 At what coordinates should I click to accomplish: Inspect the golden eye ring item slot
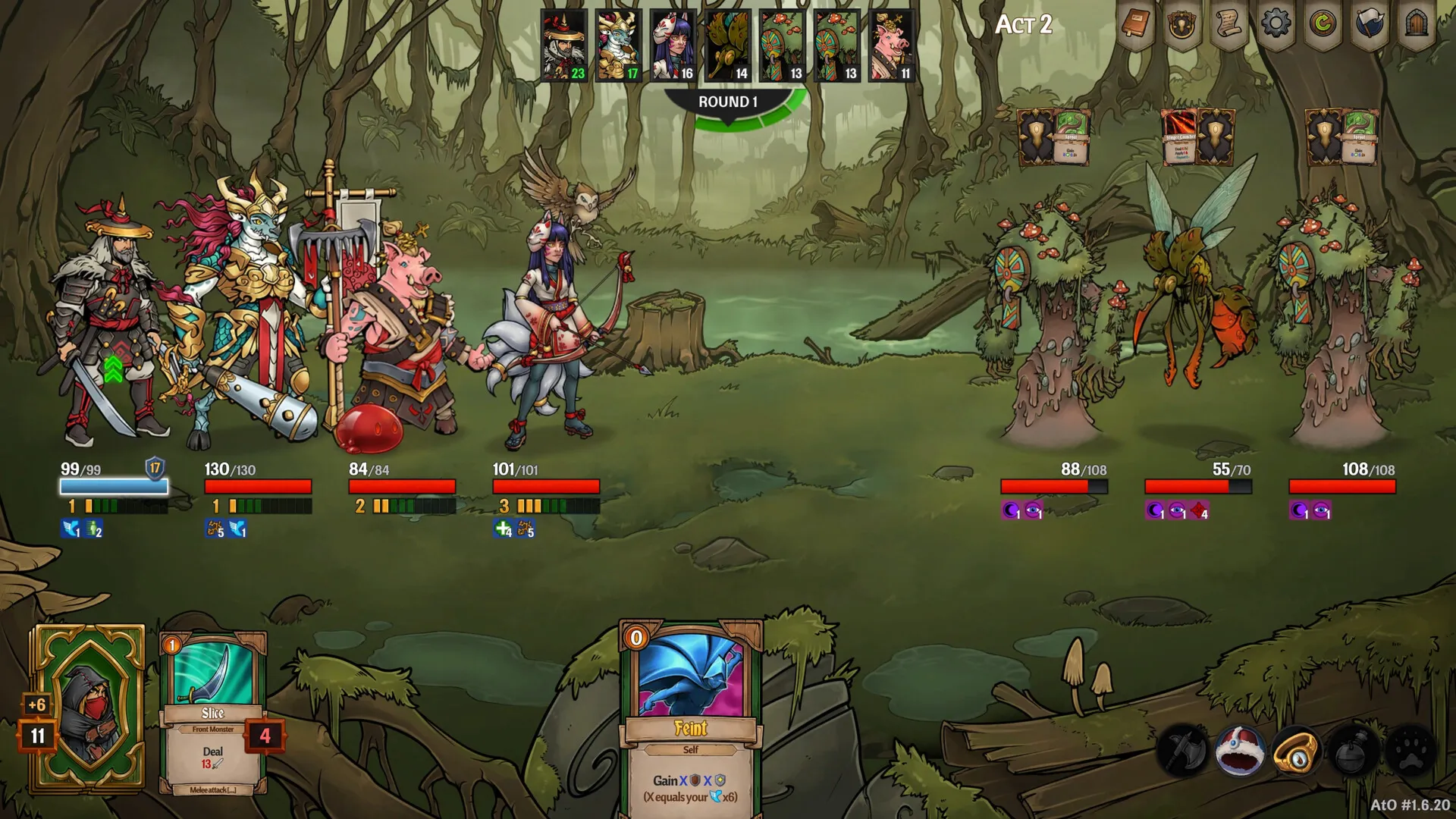(1295, 752)
